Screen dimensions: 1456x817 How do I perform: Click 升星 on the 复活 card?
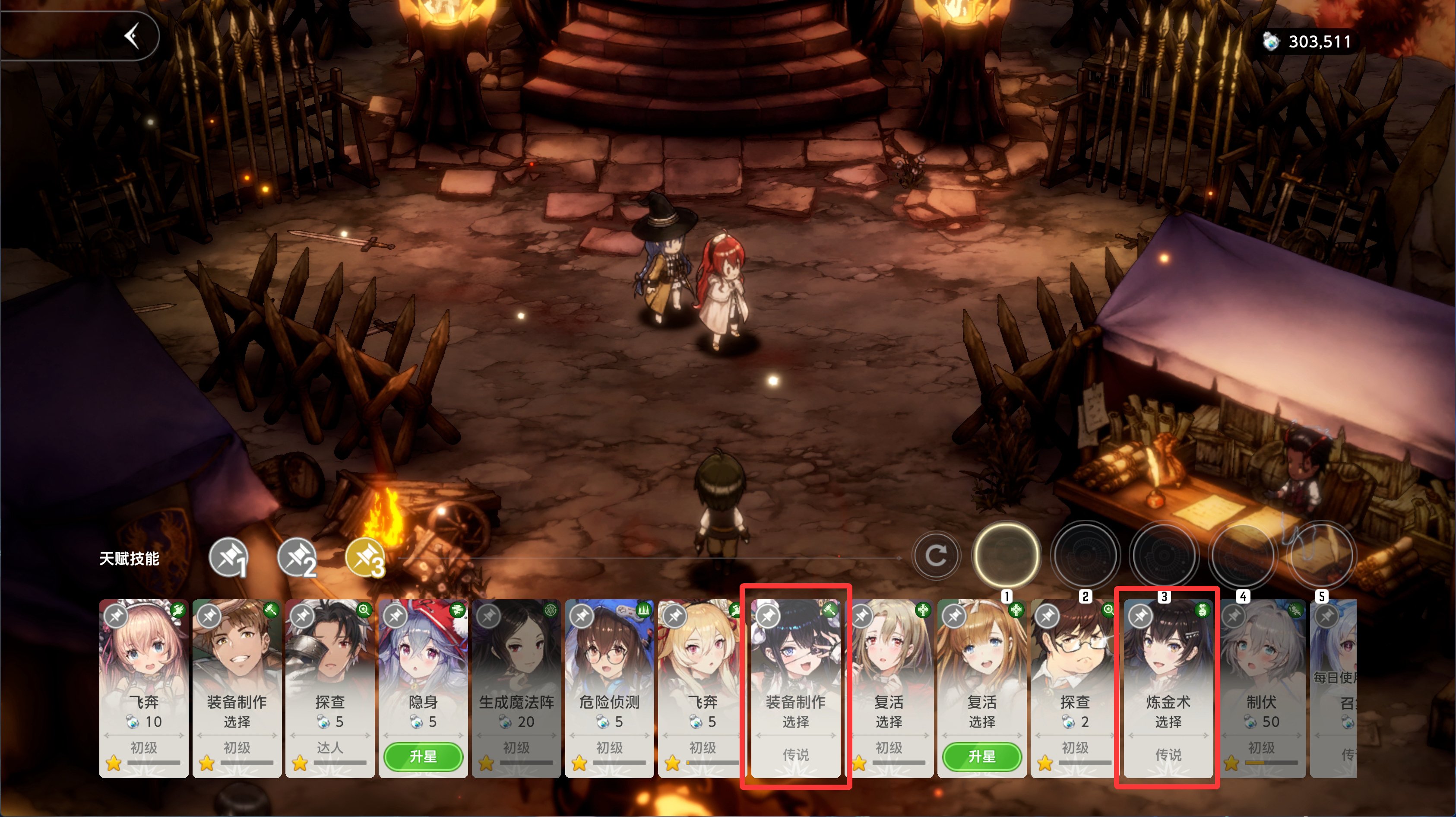point(982,757)
